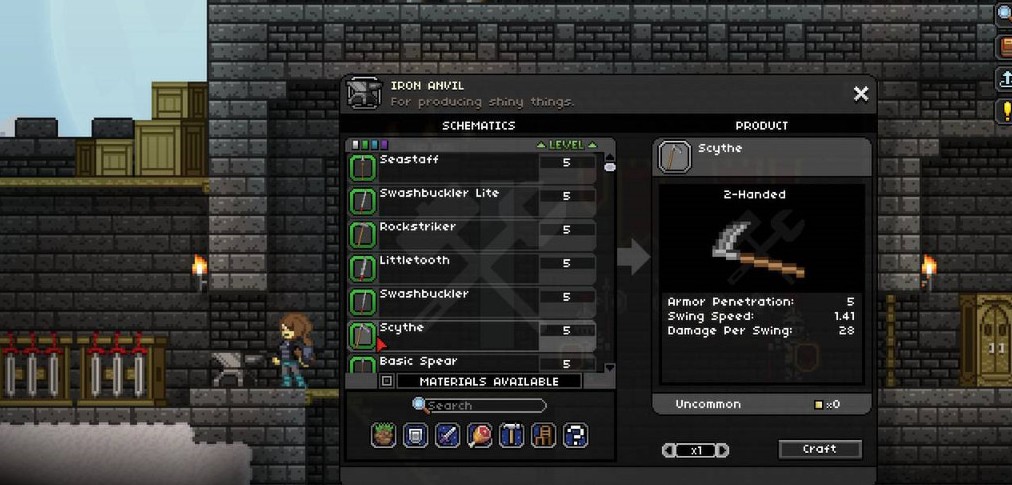Show the meat food category
The height and width of the screenshot is (485, 1012).
pos(479,436)
